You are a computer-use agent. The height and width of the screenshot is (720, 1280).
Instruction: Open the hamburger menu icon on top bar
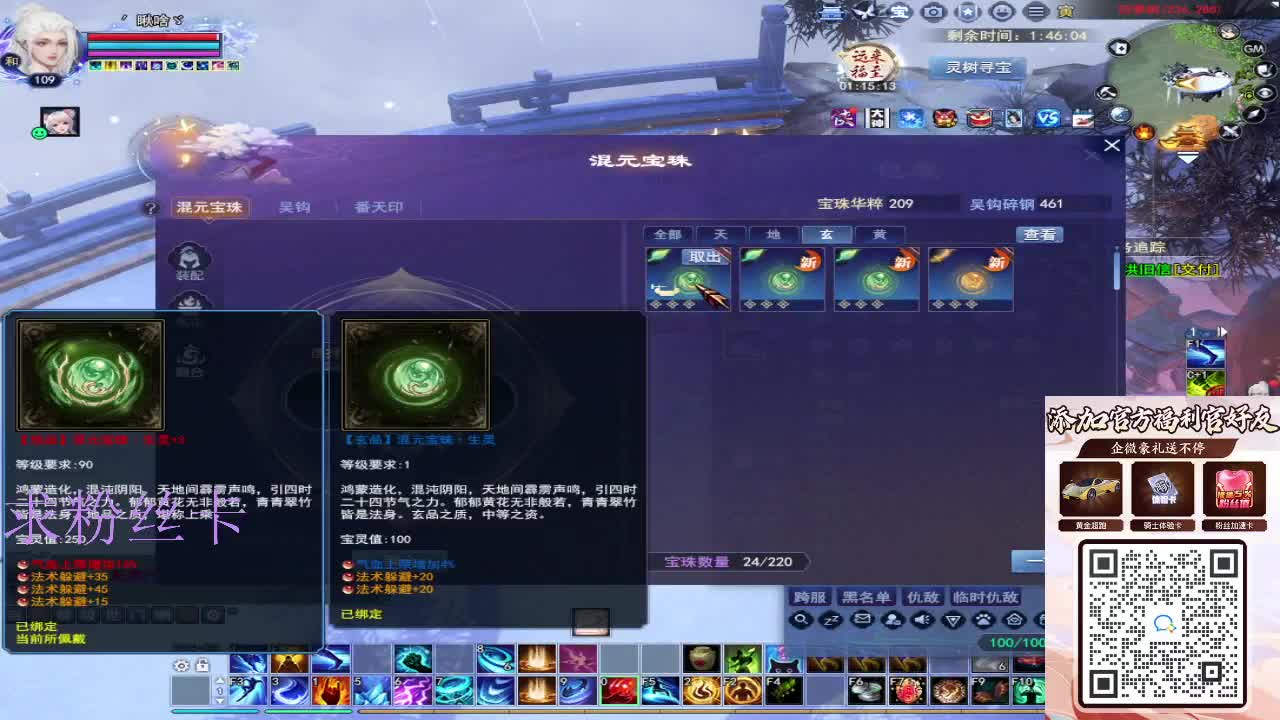pyautogui.click(x=1037, y=12)
